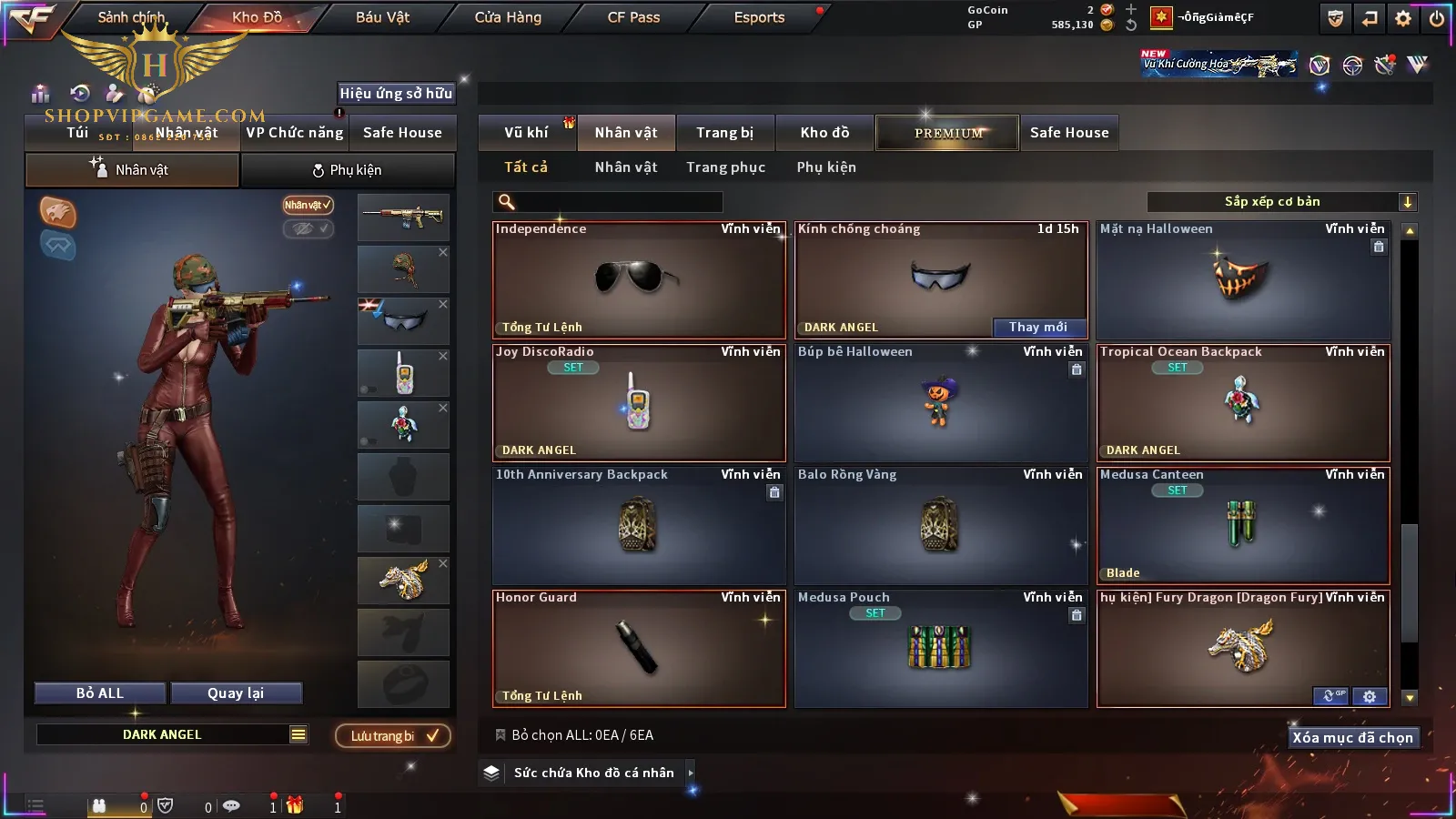Screen dimensions: 1456x819
Task: Expand Sức chứa Kho đồ cá nhân
Action: pos(593,773)
